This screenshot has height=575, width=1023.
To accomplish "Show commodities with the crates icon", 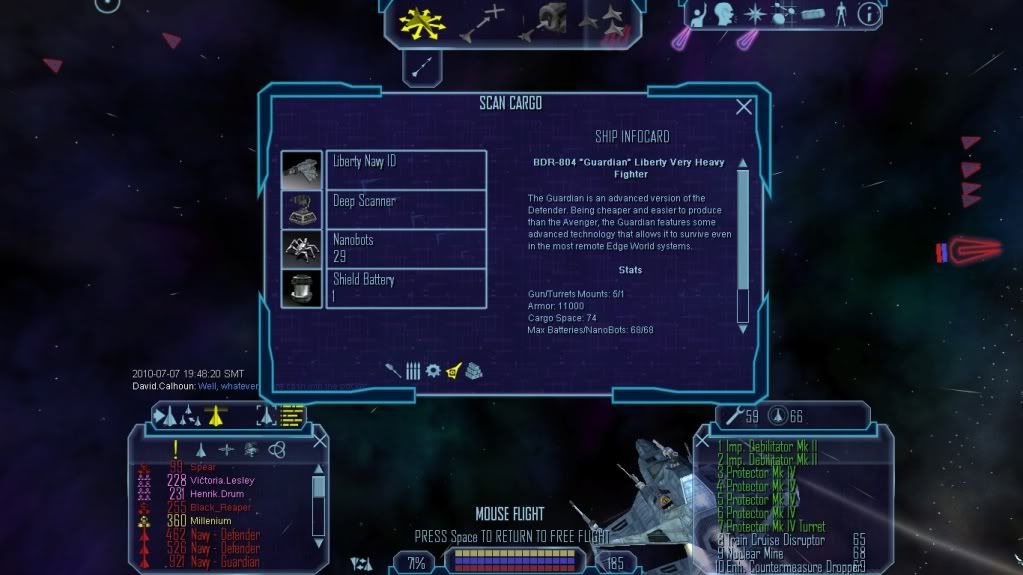I will [x=473, y=370].
